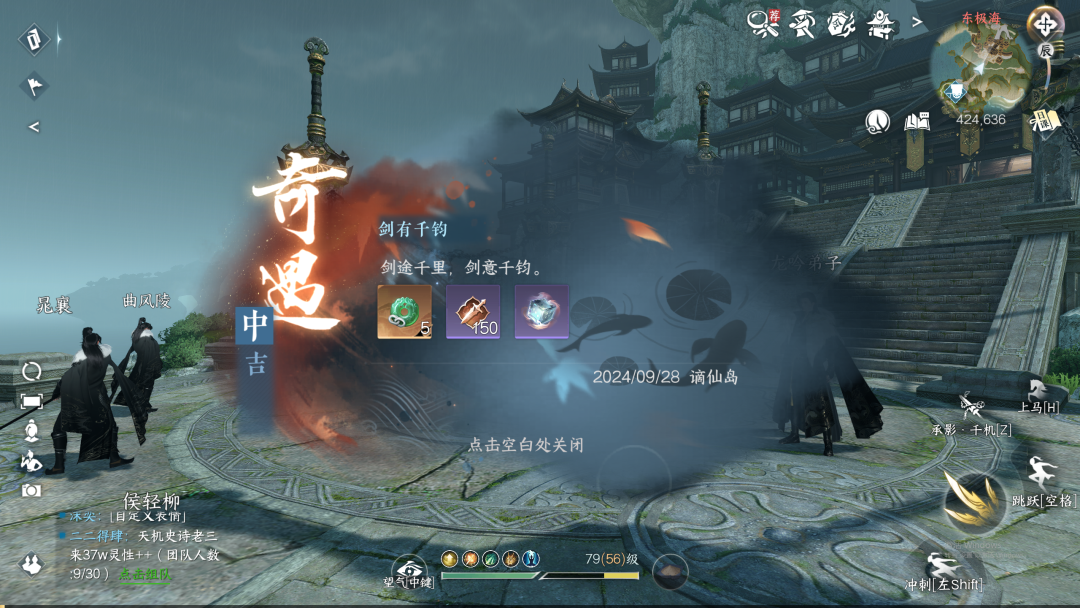Select the reward icon showing 150

pyautogui.click(x=472, y=312)
